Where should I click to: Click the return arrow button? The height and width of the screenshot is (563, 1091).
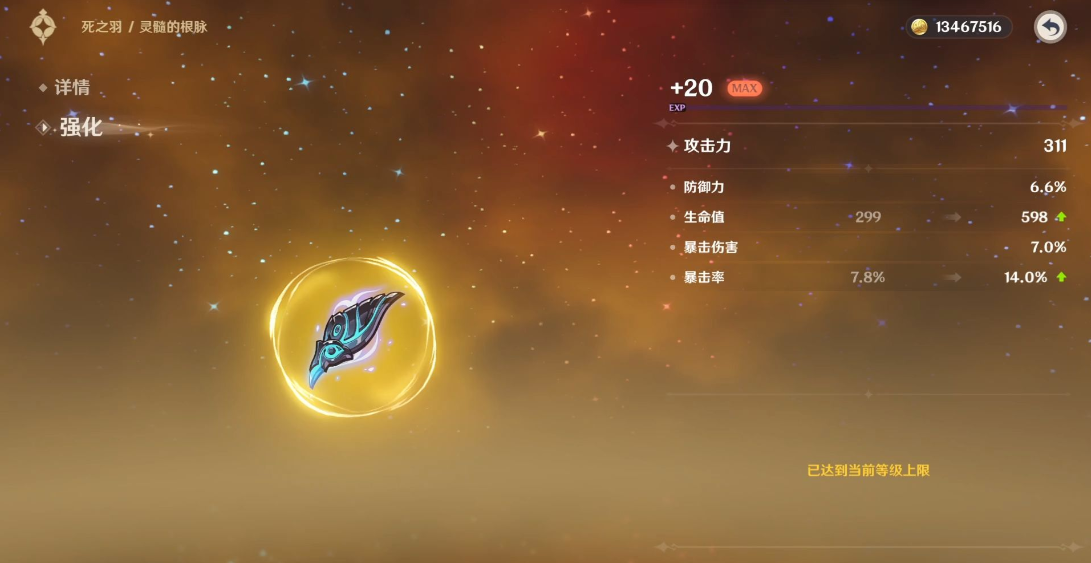tap(1050, 27)
